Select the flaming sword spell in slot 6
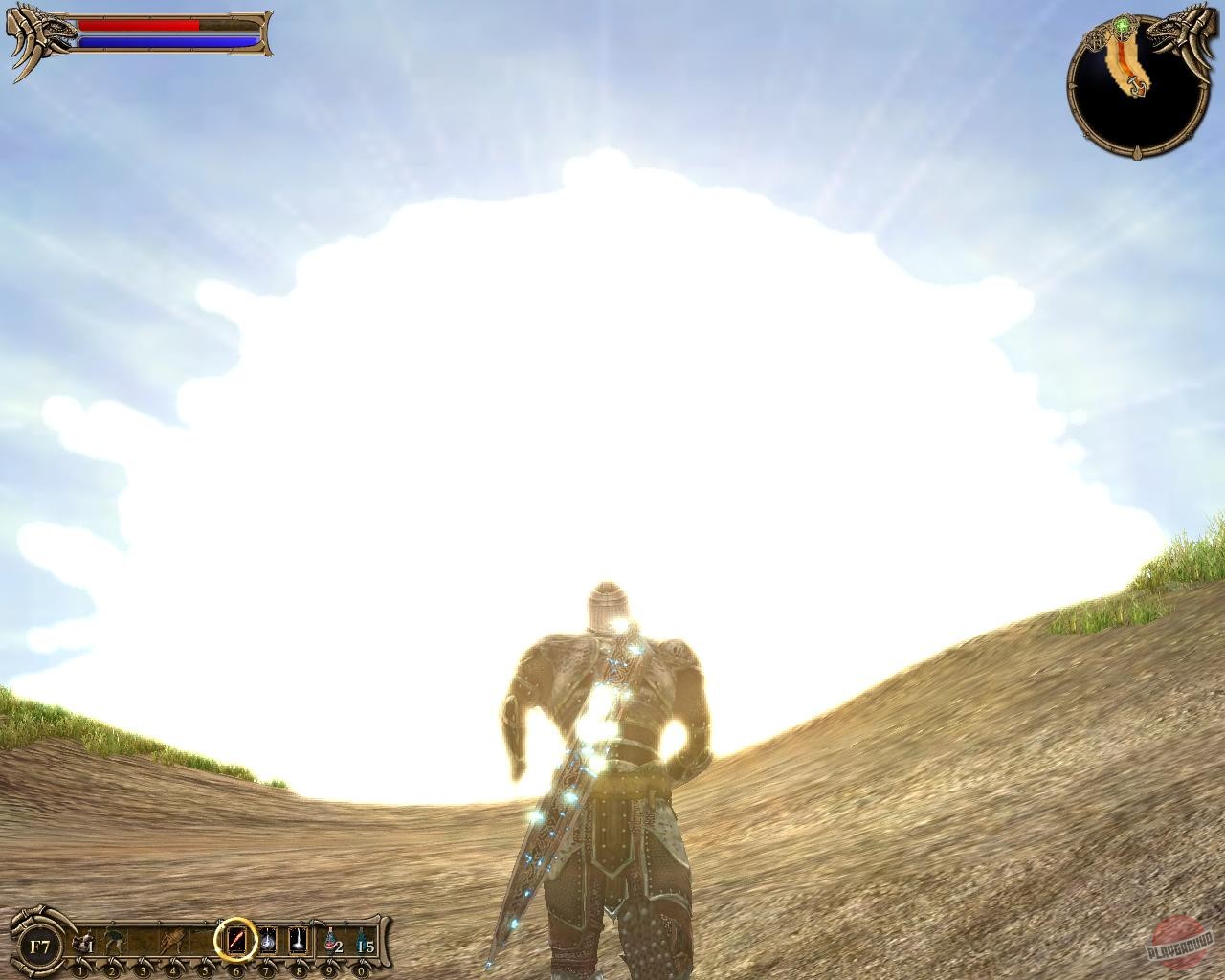The width and height of the screenshot is (1225, 980). (235, 939)
